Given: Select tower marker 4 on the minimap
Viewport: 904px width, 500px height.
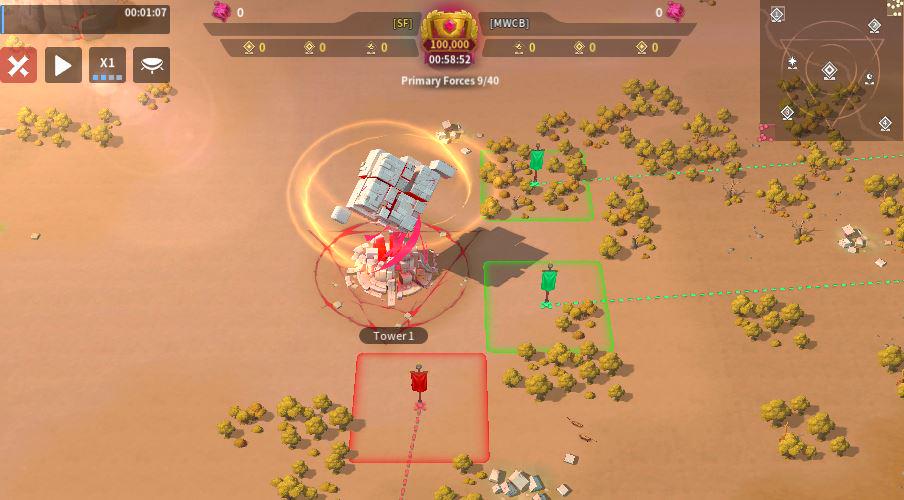Looking at the screenshot, I should tap(885, 123).
